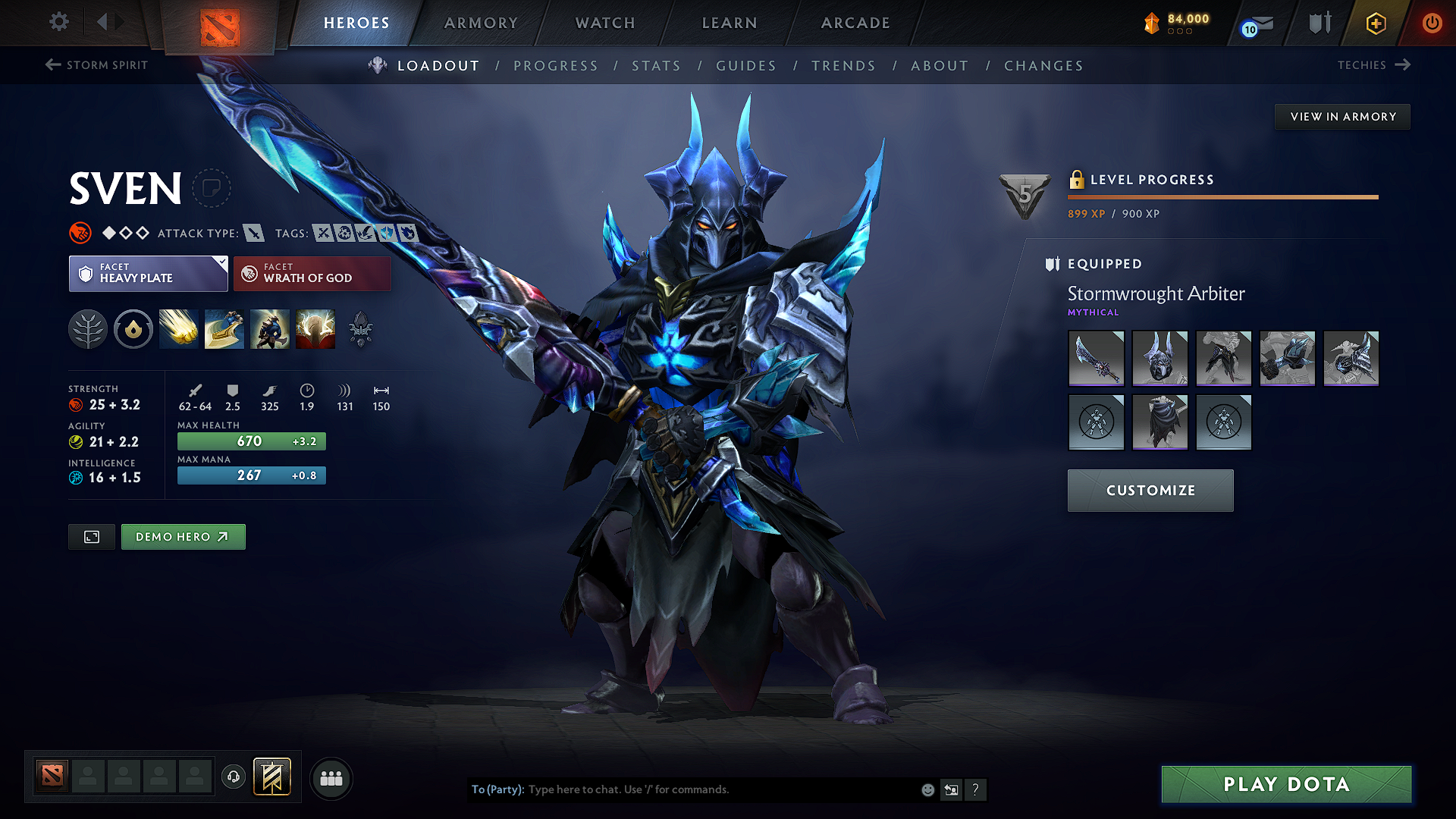
Task: Open the God's Strength ability icon
Action: pos(315,328)
